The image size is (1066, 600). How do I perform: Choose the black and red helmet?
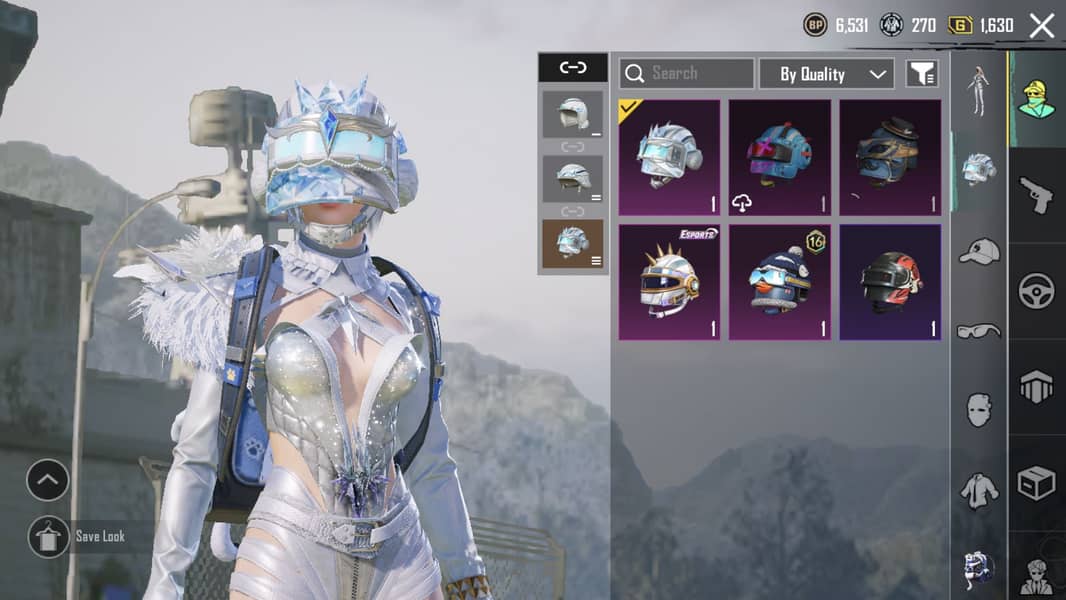(x=890, y=282)
